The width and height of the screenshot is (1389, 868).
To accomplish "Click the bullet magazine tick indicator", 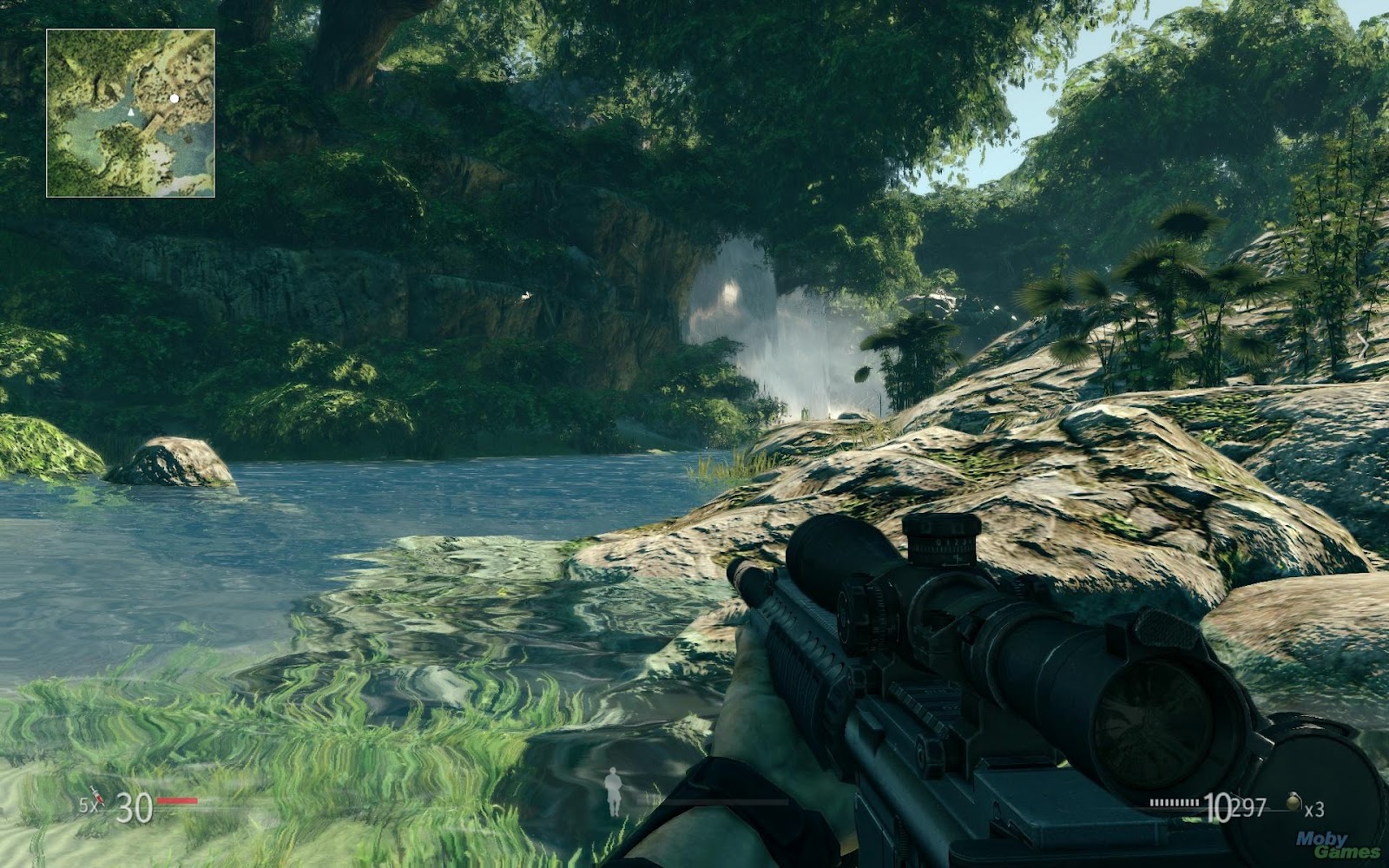I will coord(1174,804).
